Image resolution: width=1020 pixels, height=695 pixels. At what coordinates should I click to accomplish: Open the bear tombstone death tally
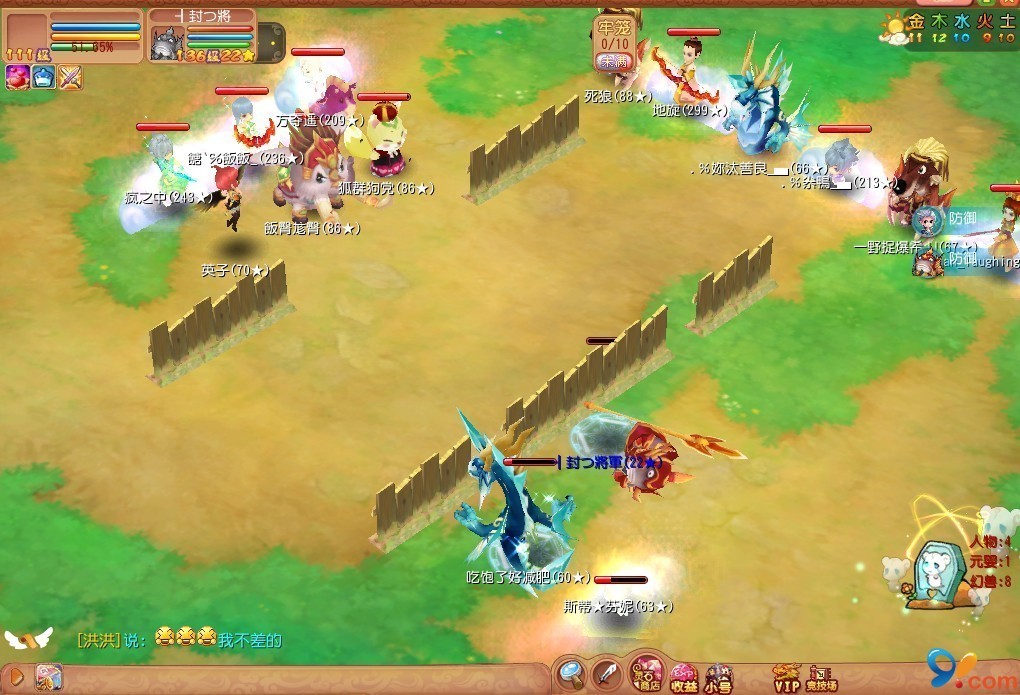(938, 571)
